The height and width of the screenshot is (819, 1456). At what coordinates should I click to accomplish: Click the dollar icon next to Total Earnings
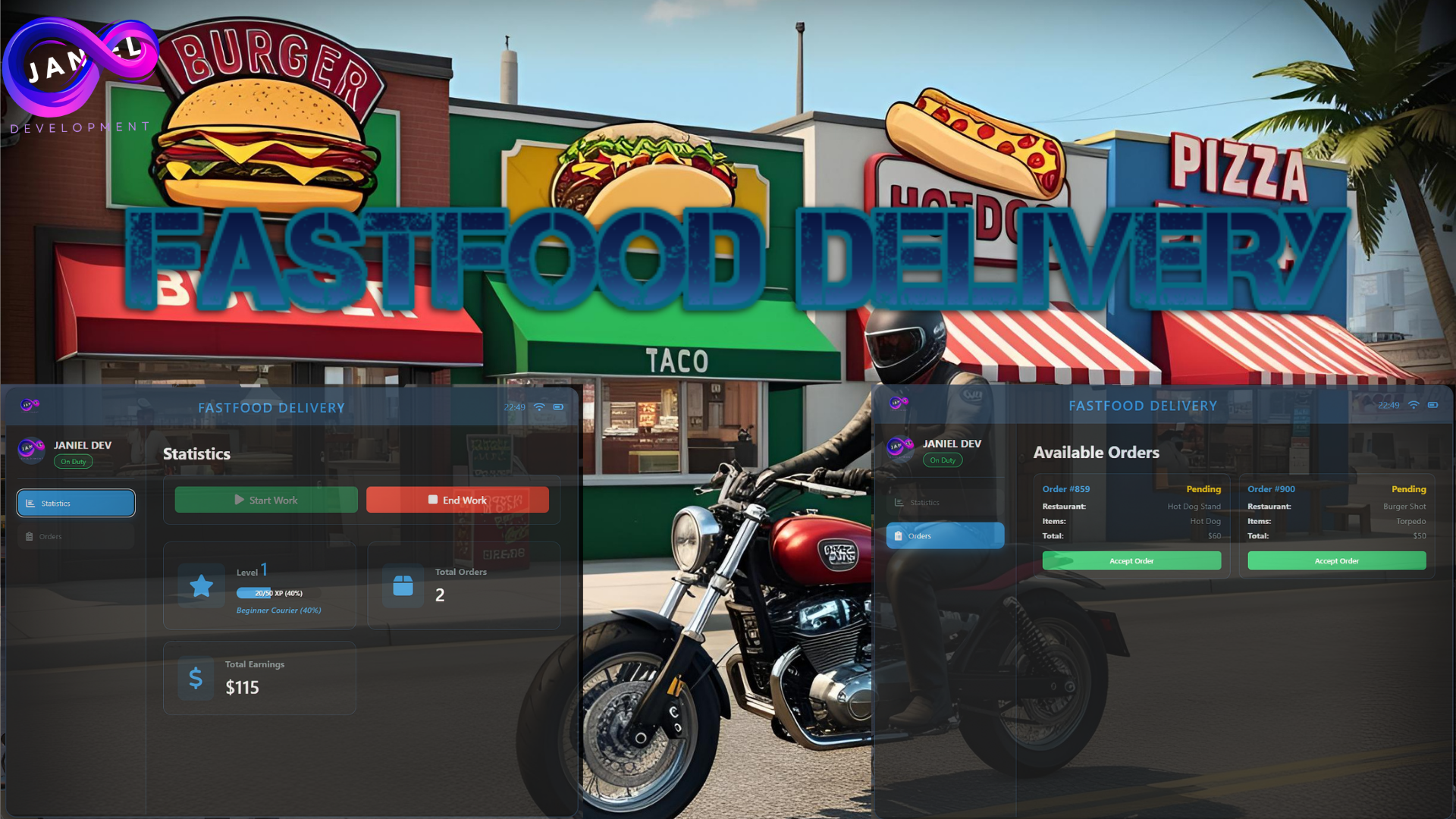[x=195, y=678]
